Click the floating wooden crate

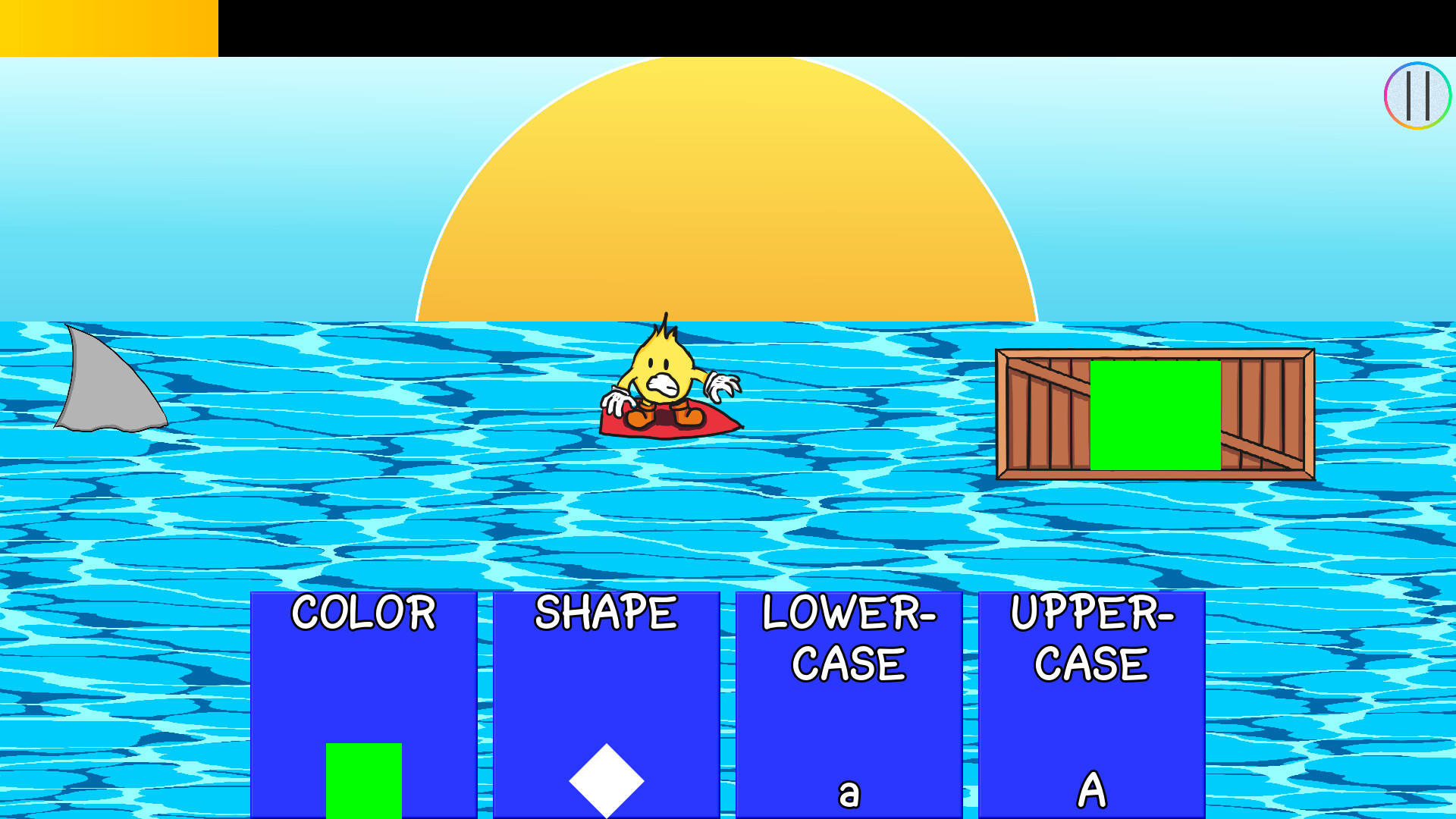[x=1046, y=413]
